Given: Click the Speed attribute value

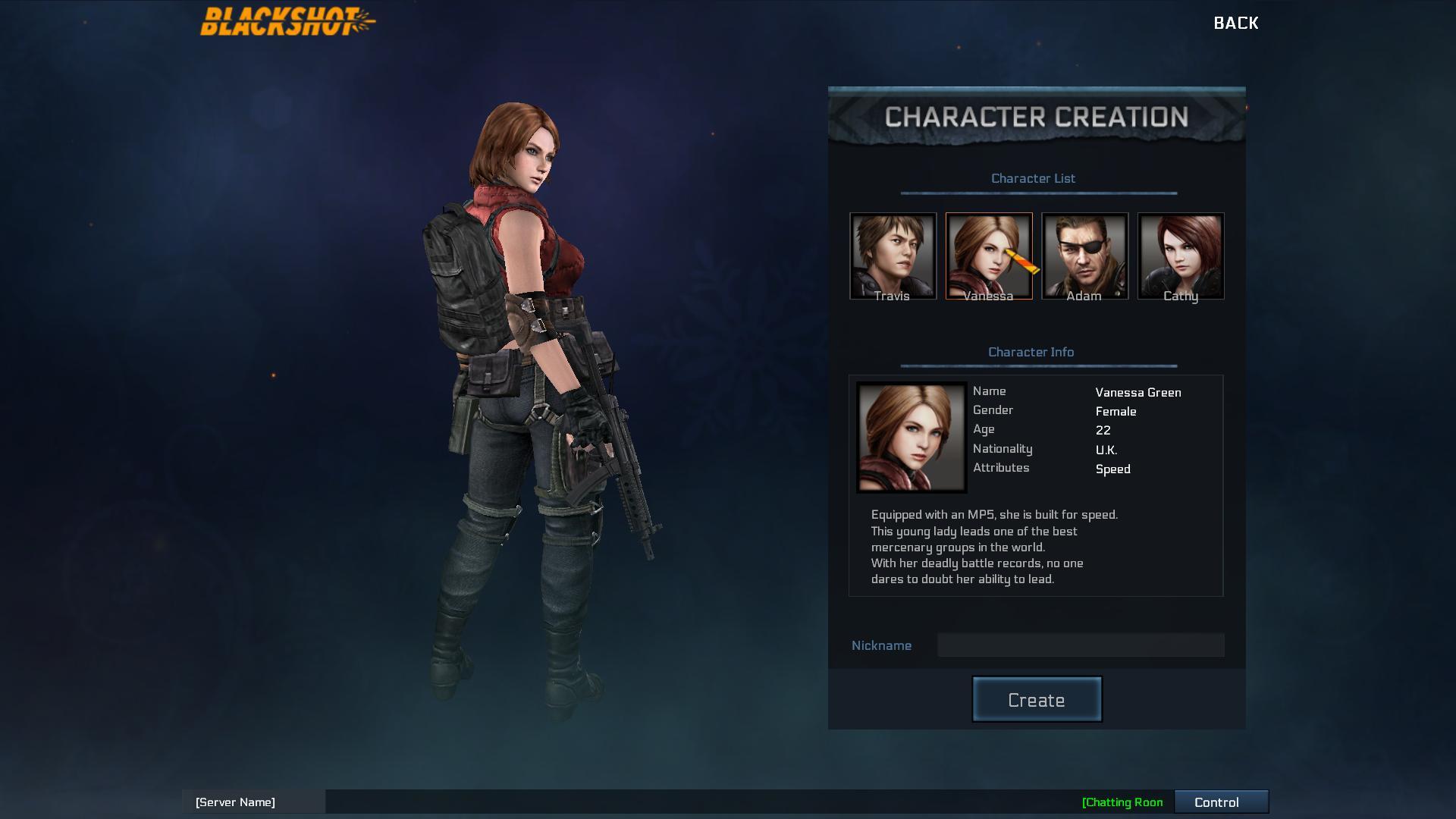Looking at the screenshot, I should [x=1113, y=469].
